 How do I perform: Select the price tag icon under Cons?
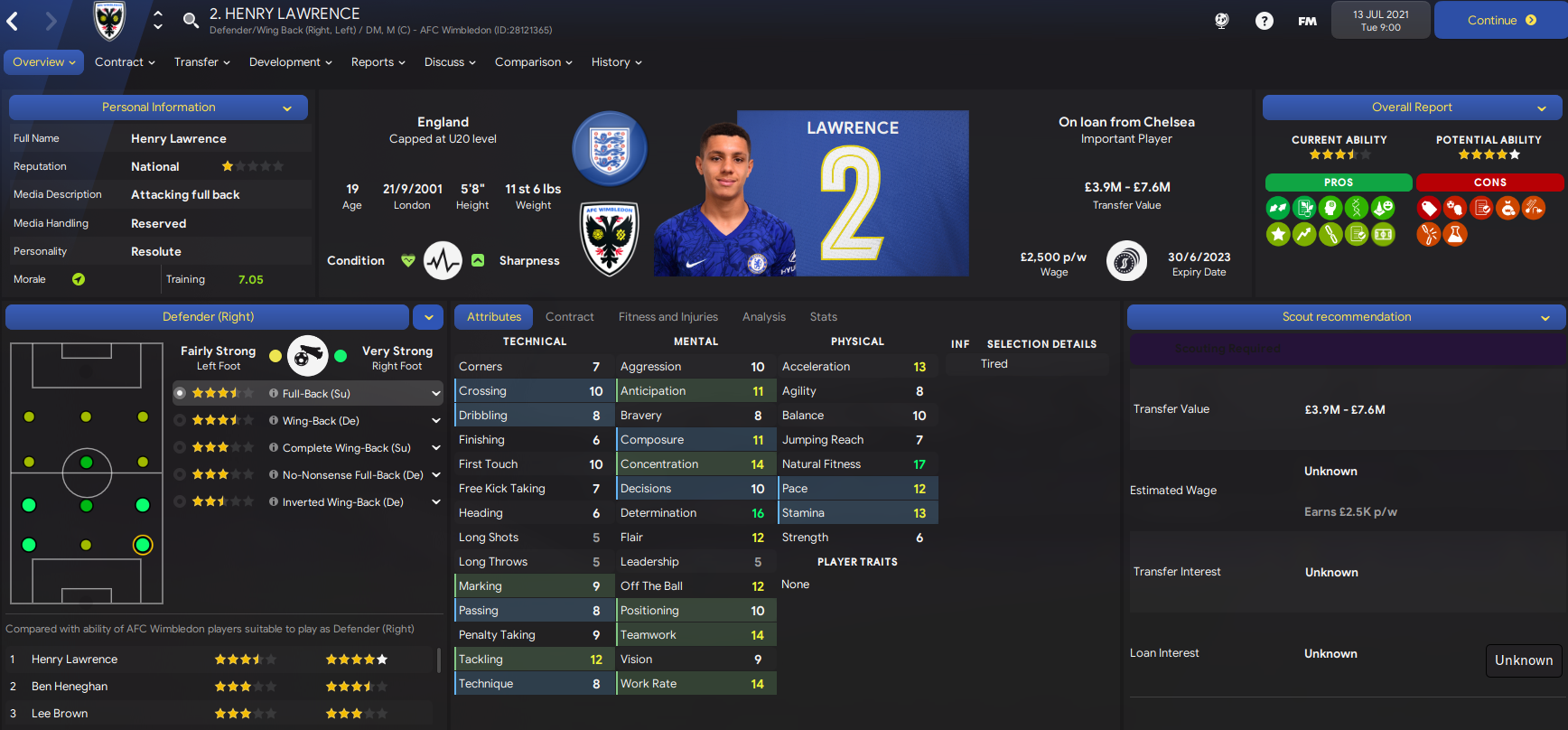pos(1430,208)
